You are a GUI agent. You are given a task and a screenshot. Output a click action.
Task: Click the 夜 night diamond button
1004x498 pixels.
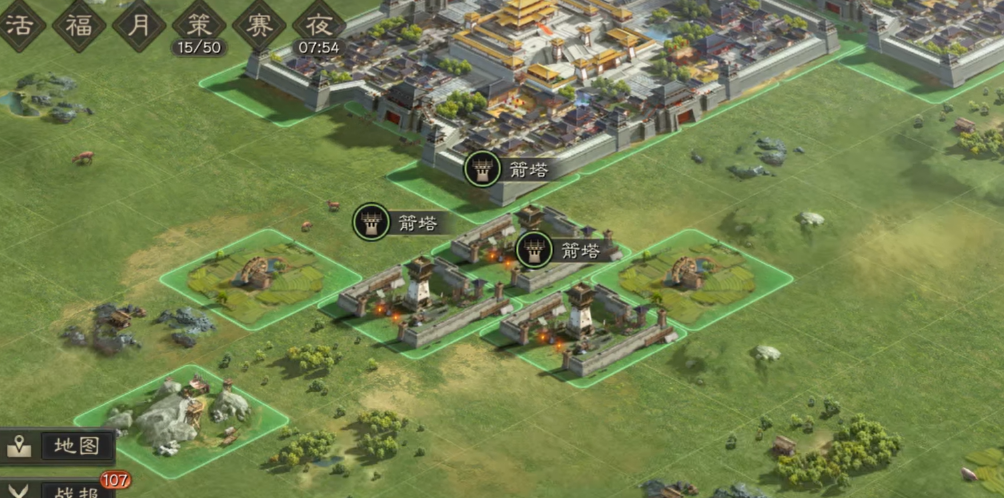click(x=319, y=23)
